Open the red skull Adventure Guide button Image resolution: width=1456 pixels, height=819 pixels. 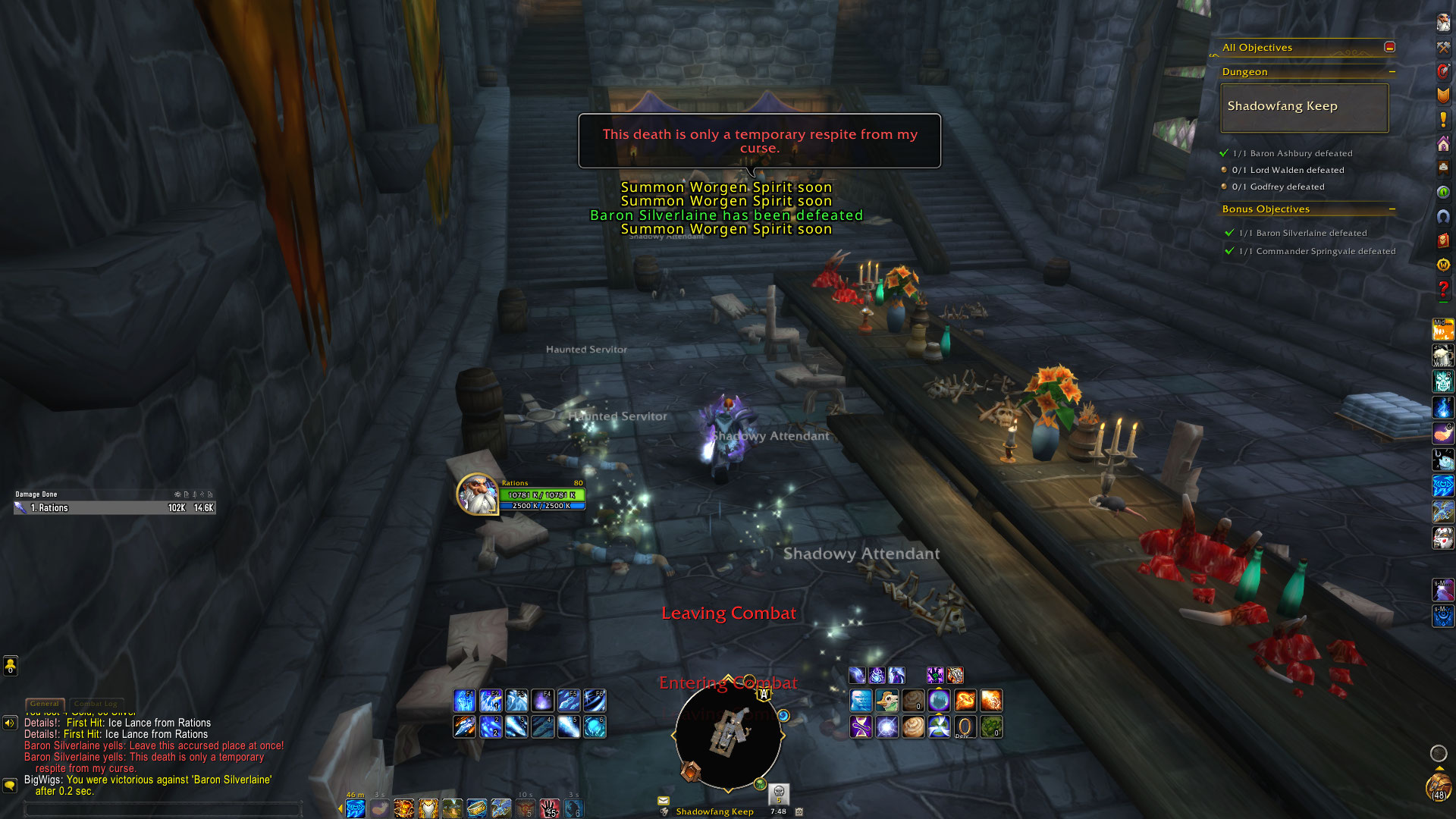1443,240
